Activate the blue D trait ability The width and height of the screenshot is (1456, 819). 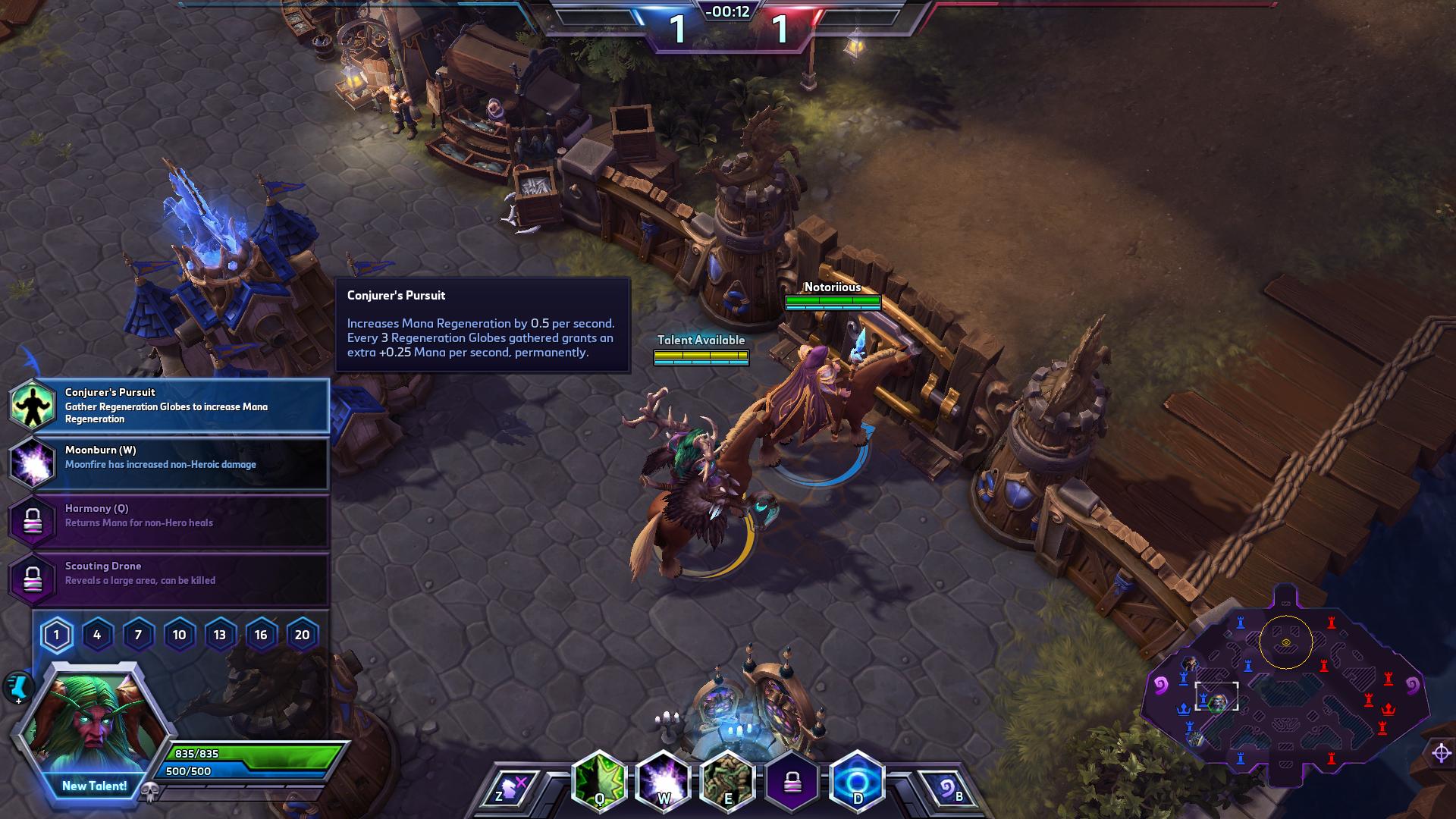pyautogui.click(x=858, y=781)
